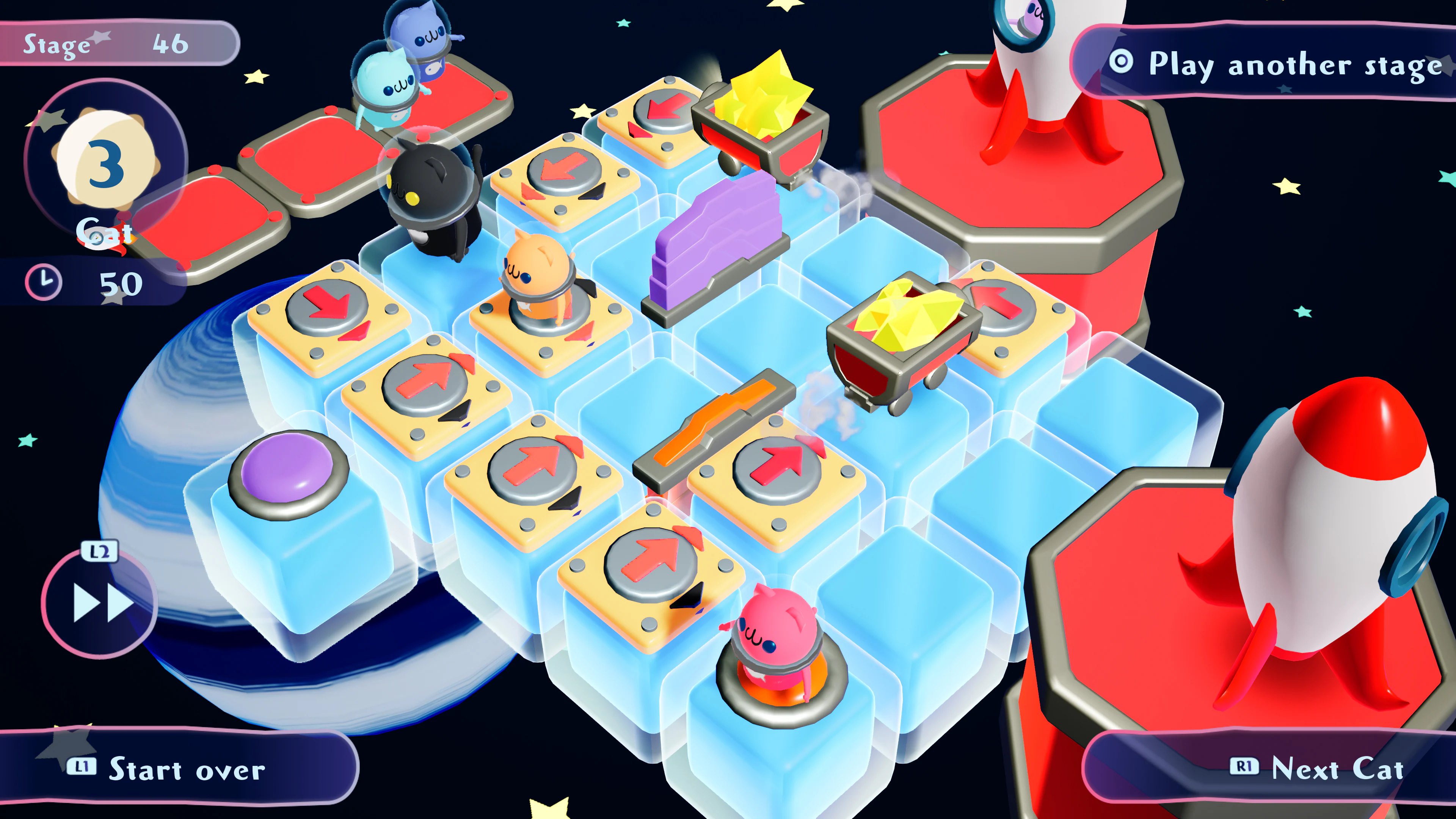Viewport: 1456px width, 819px height.
Task: Click the Start over button
Action: click(x=187, y=769)
